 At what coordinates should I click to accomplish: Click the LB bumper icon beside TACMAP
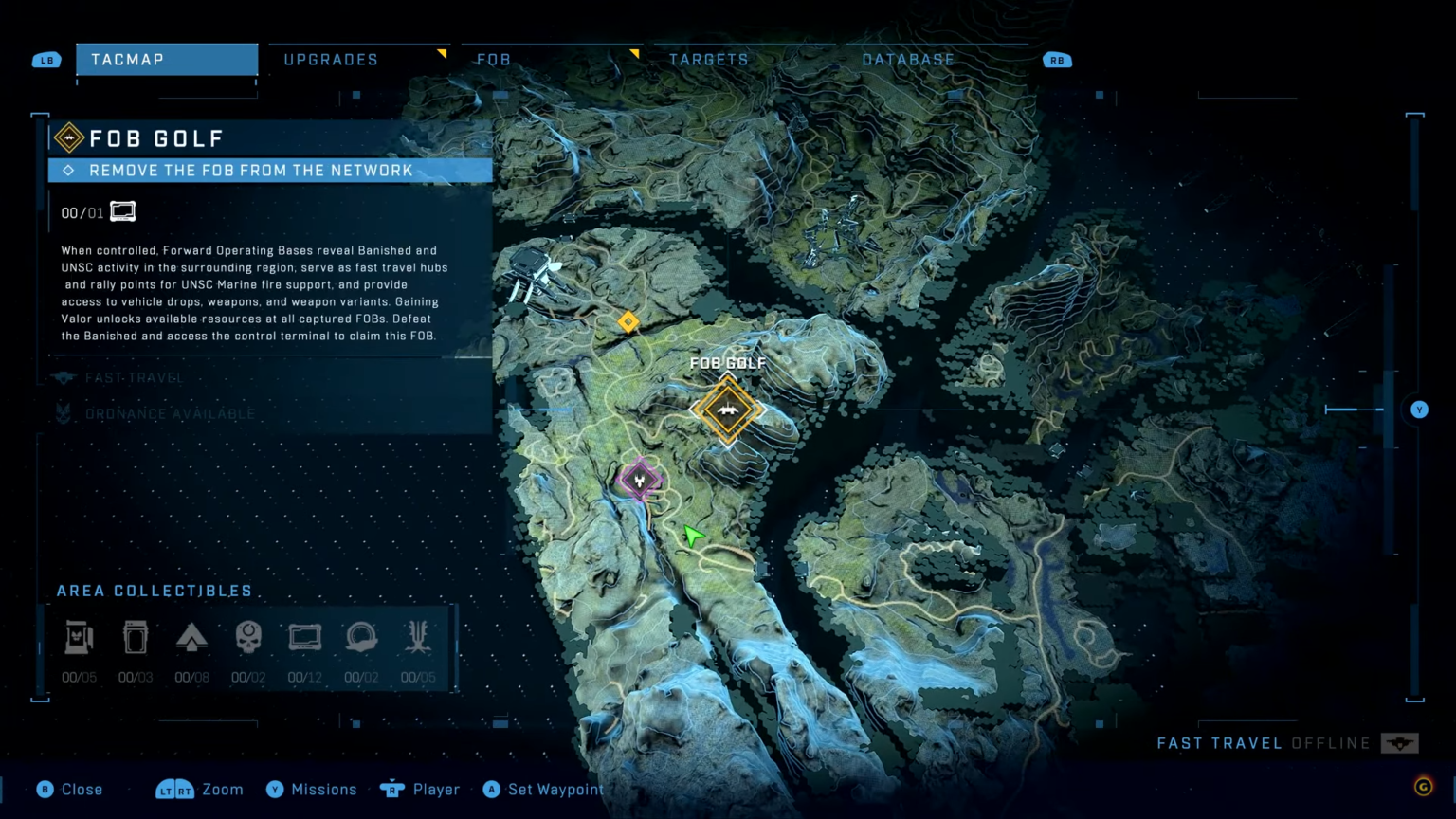(45, 59)
